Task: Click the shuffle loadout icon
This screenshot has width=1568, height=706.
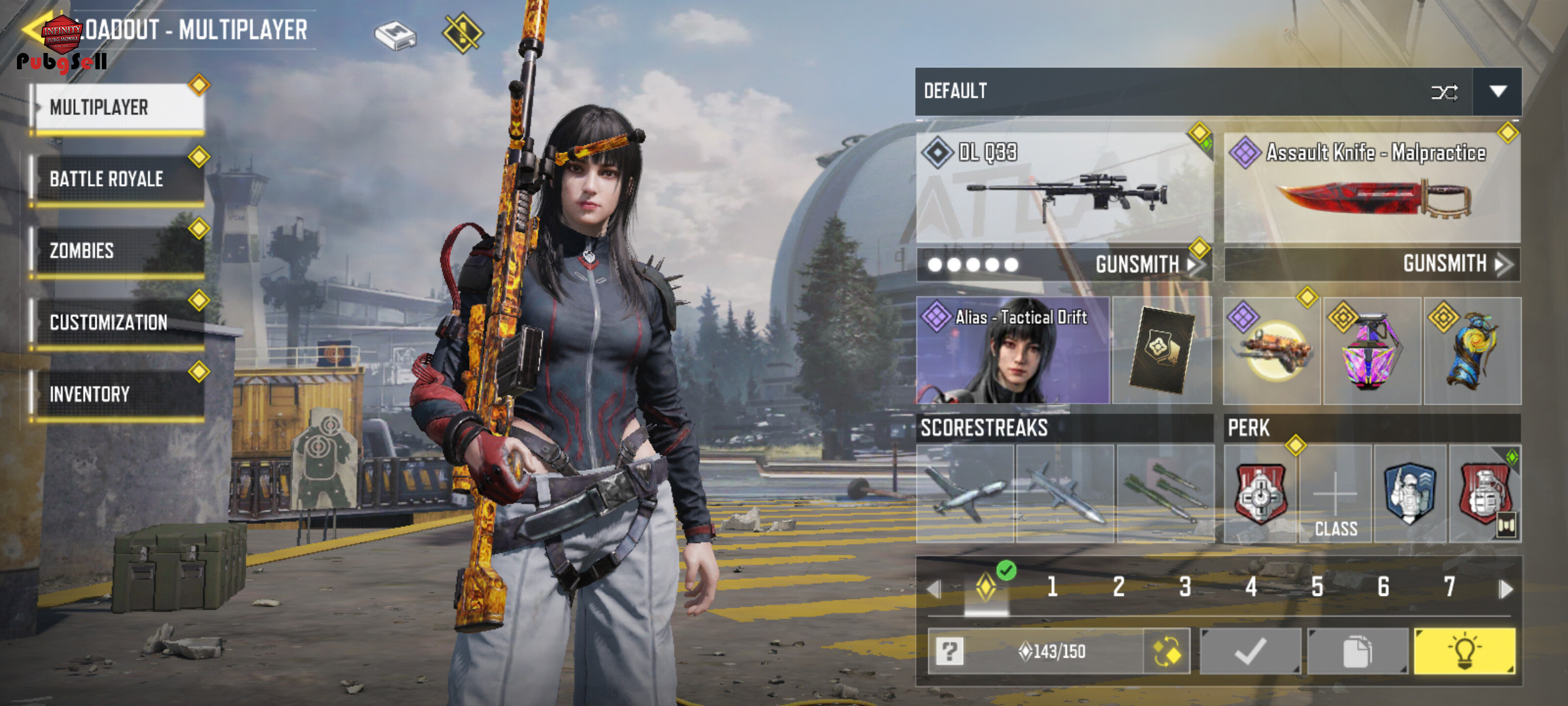Action: click(1444, 92)
